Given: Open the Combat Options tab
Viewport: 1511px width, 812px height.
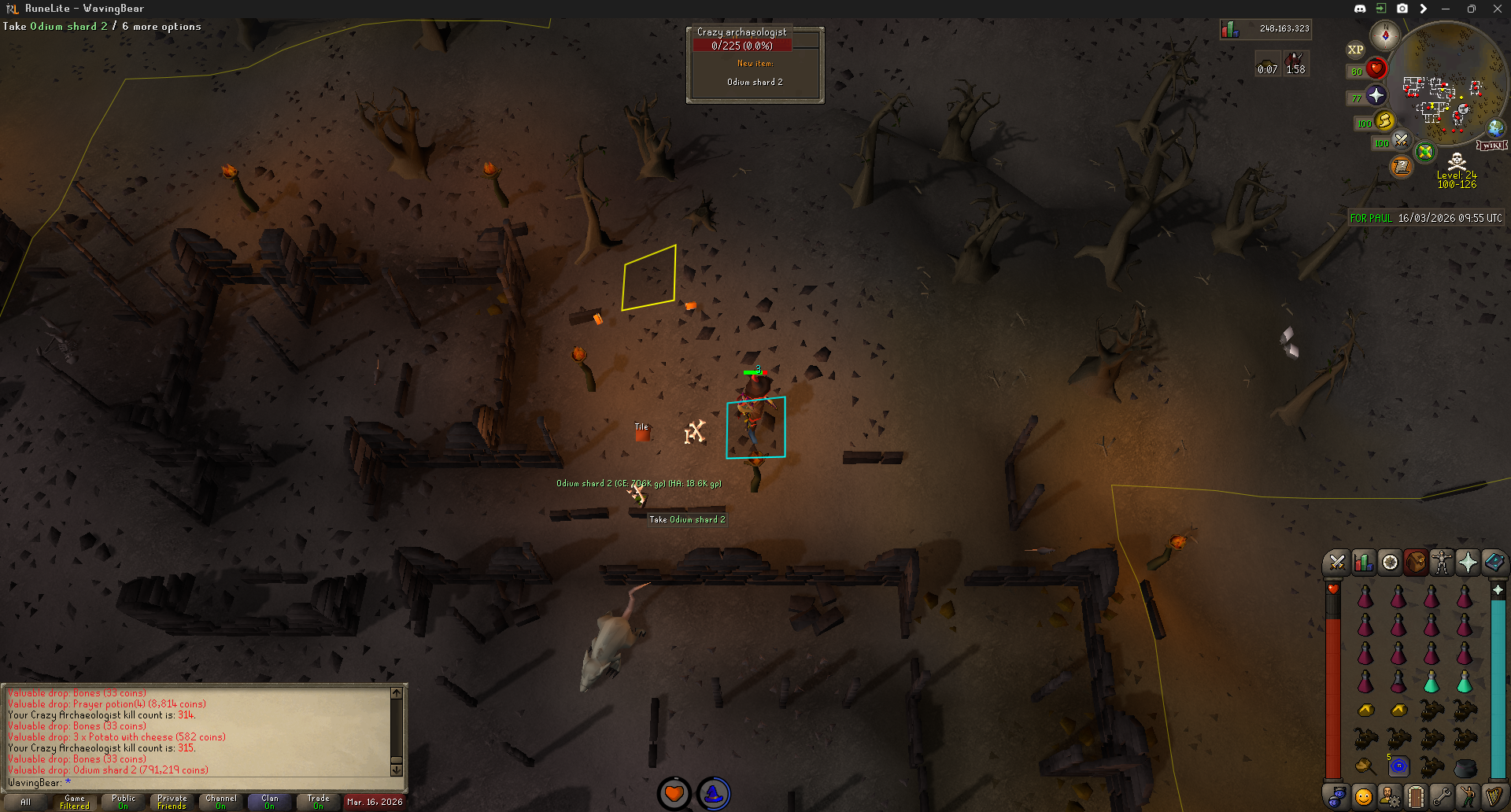Looking at the screenshot, I should [x=1336, y=563].
